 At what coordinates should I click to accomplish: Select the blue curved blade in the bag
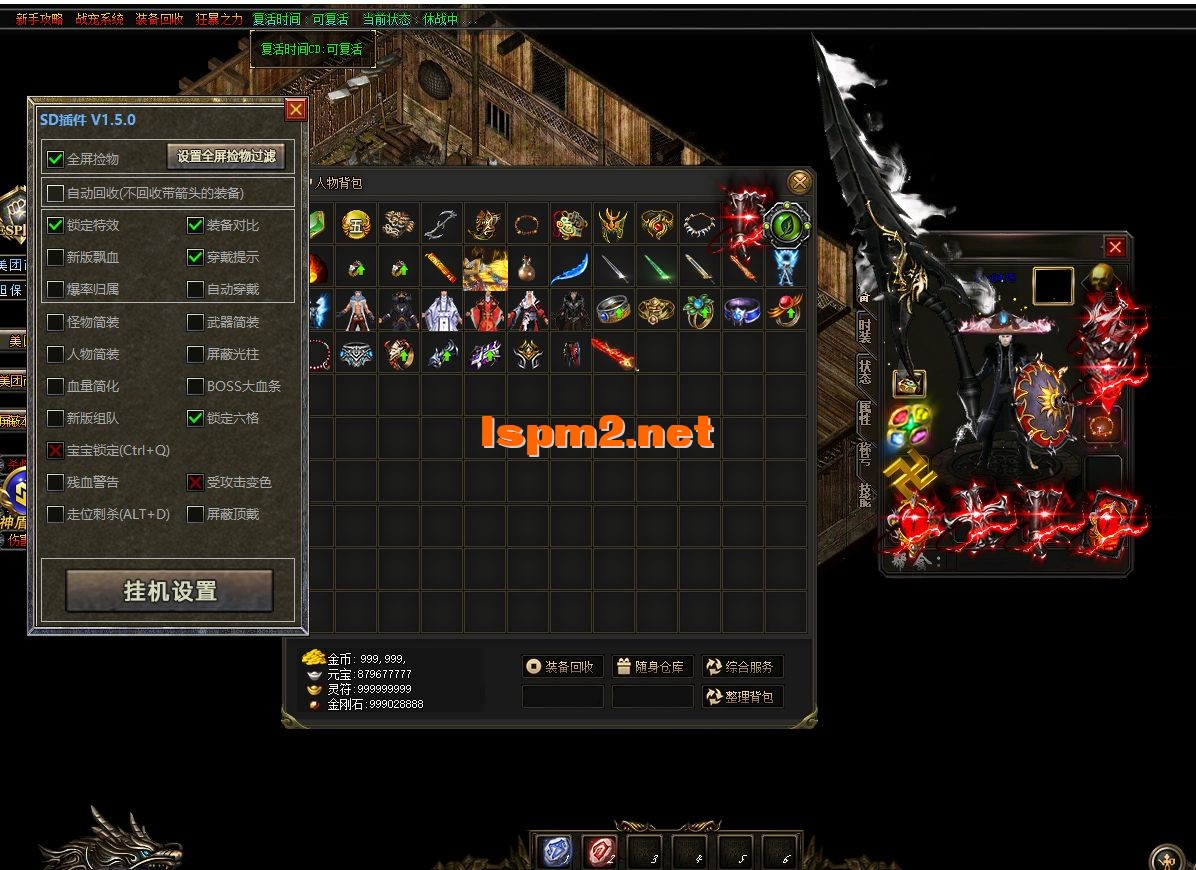[570, 268]
